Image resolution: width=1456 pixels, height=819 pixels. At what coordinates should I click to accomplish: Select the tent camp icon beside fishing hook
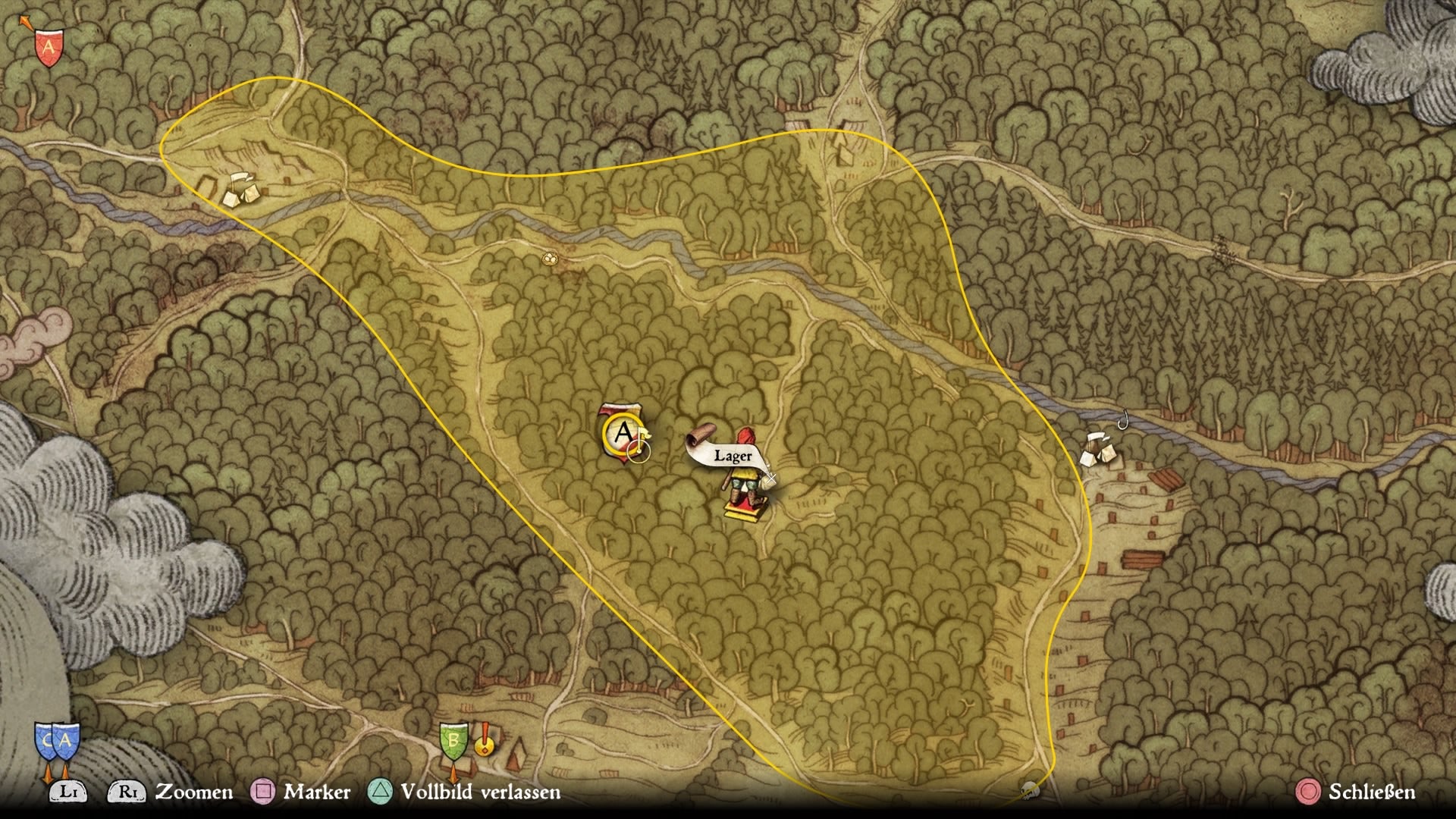point(1099,450)
